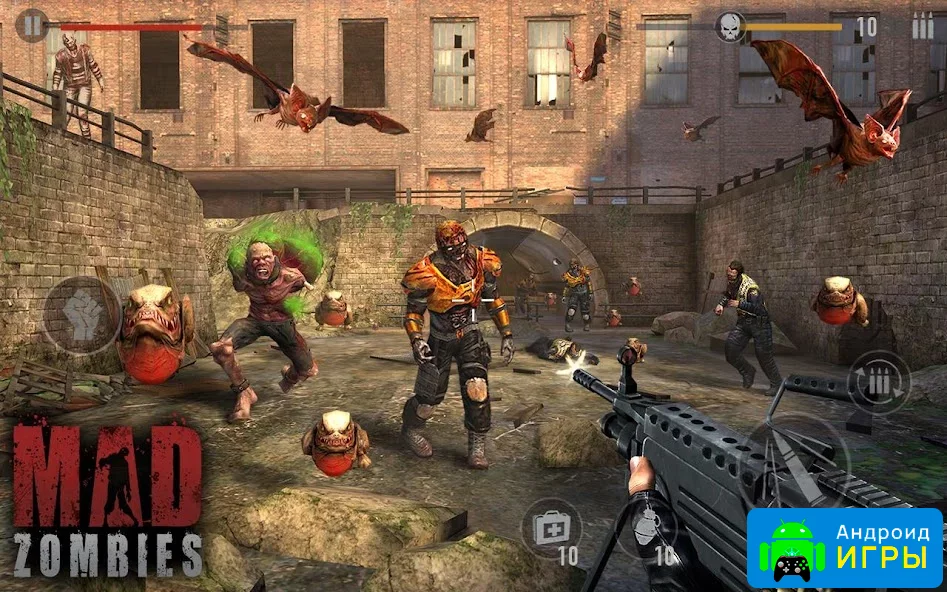The width and height of the screenshot is (947, 592).
Task: Tap the fist melee attack button
Action: [x=82, y=316]
